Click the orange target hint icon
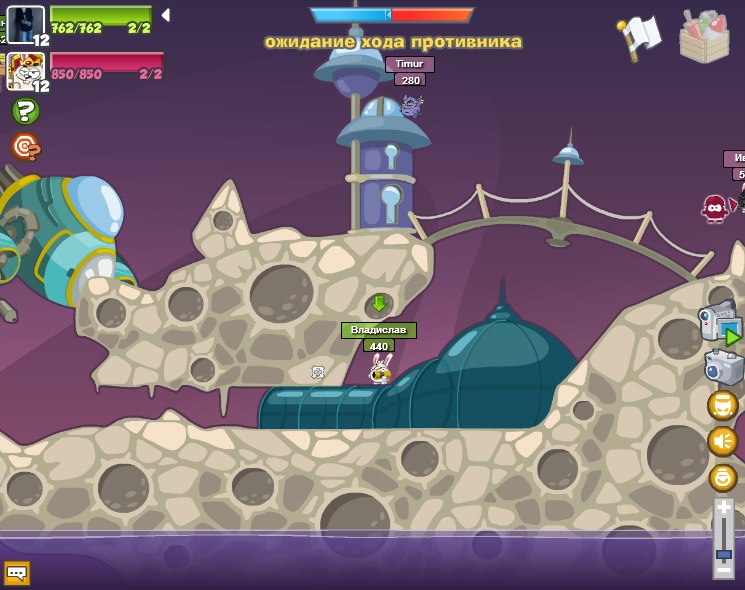745x590 pixels. coord(25,148)
